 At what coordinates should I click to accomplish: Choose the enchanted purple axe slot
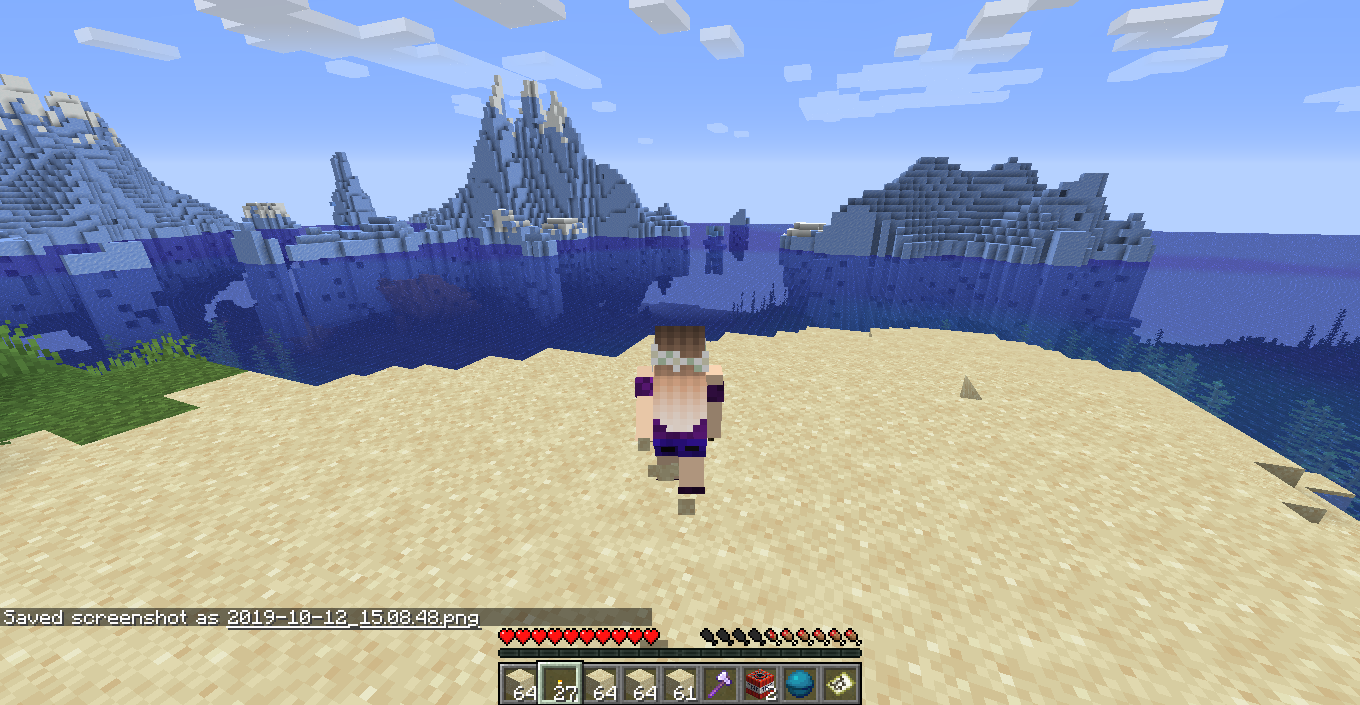(x=720, y=683)
